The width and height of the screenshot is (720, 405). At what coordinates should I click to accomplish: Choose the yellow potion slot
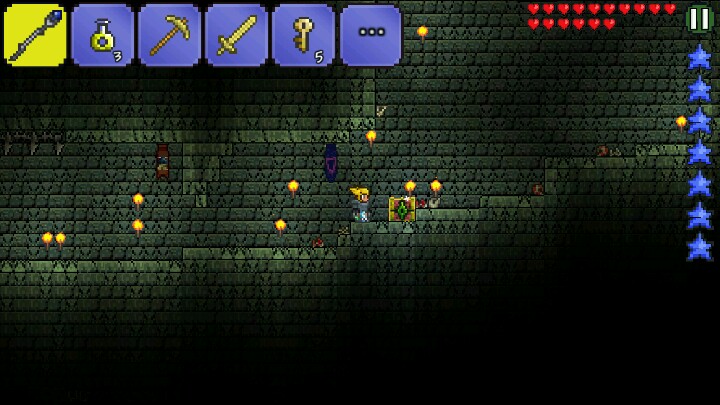(x=102, y=35)
